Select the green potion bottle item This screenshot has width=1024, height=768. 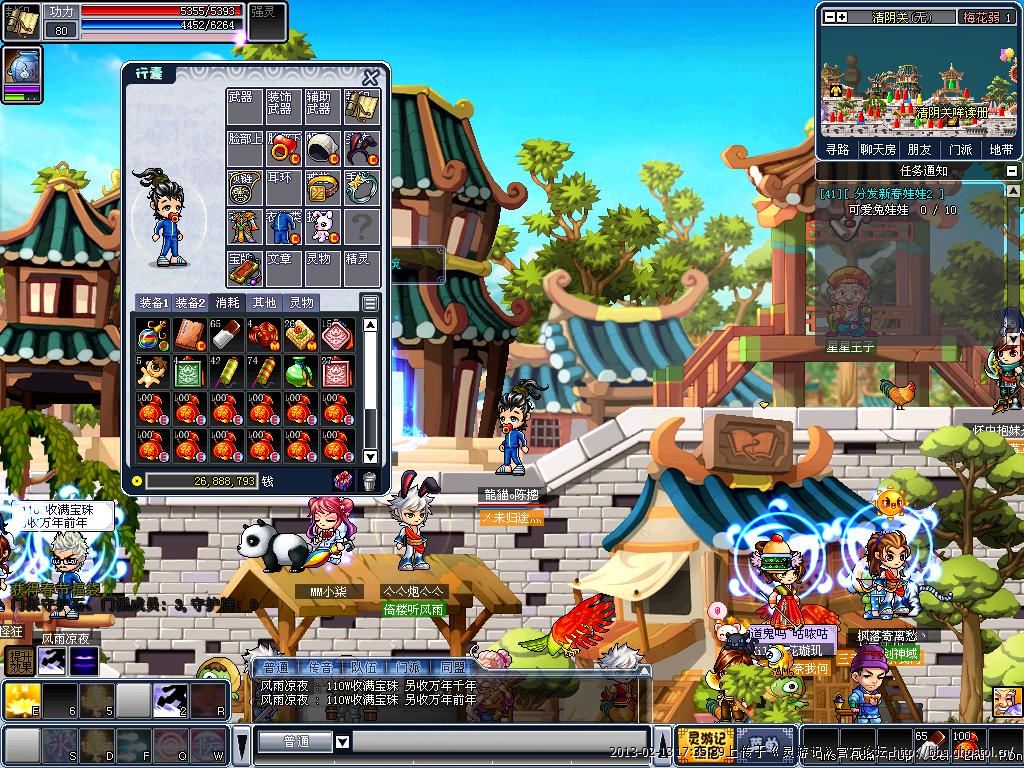pos(299,372)
